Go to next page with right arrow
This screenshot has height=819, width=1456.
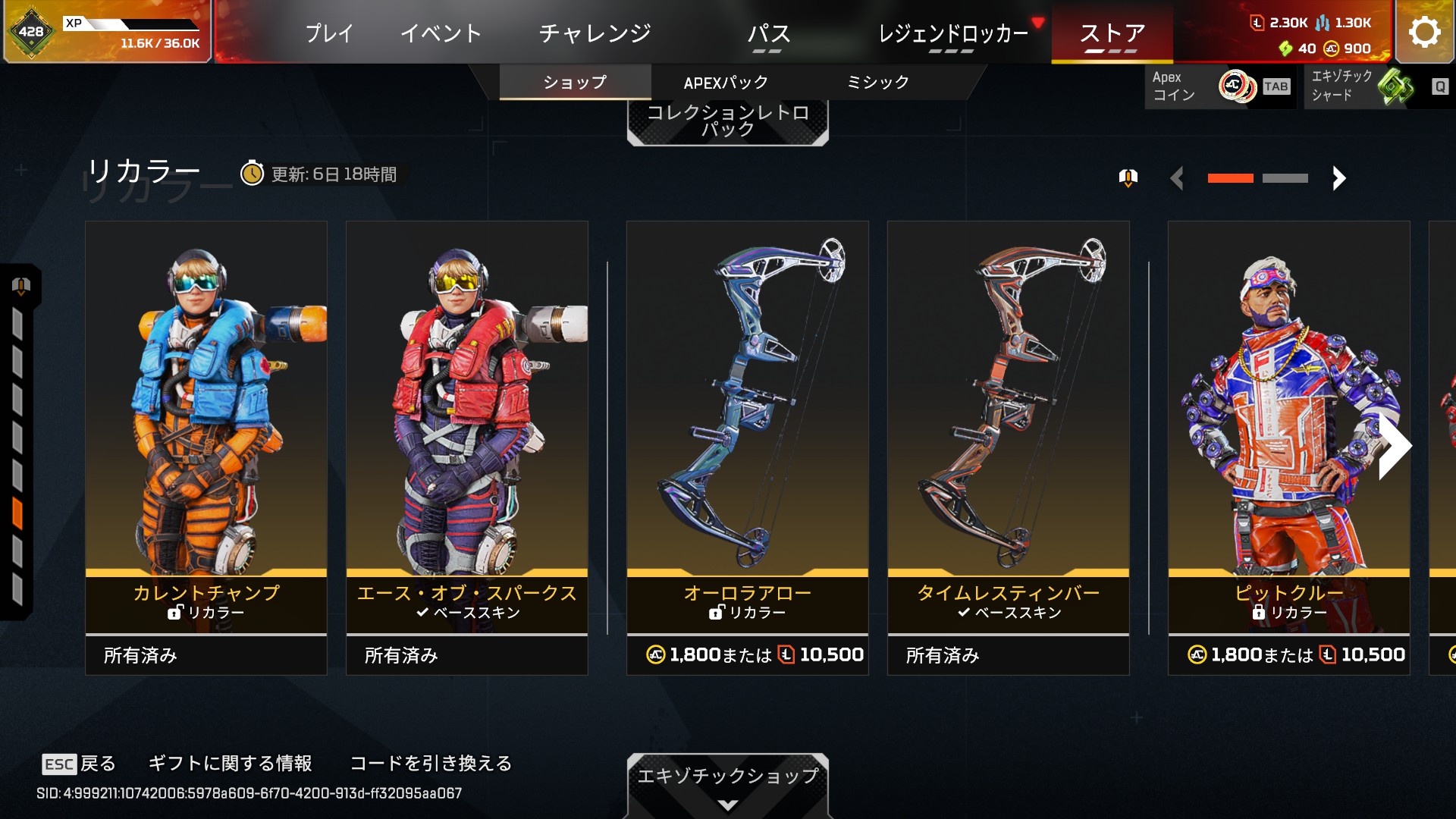[x=1339, y=178]
